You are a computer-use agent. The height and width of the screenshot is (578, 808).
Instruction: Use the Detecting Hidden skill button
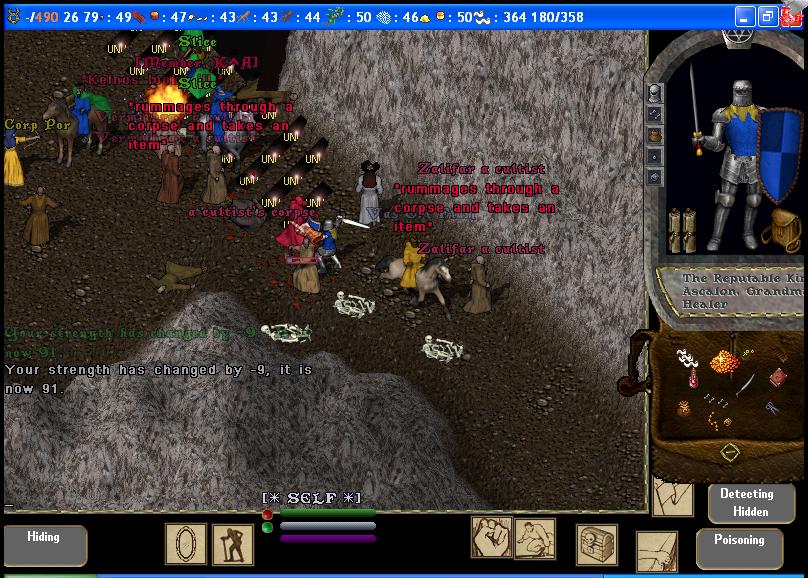[747, 502]
